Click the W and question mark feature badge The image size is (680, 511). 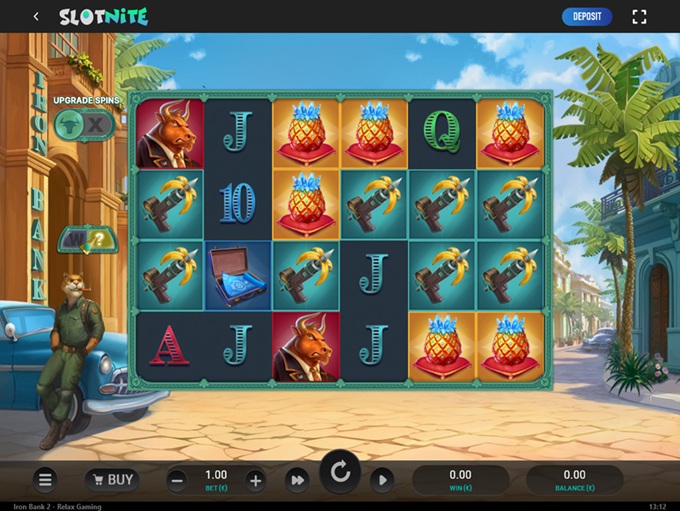[x=86, y=239]
